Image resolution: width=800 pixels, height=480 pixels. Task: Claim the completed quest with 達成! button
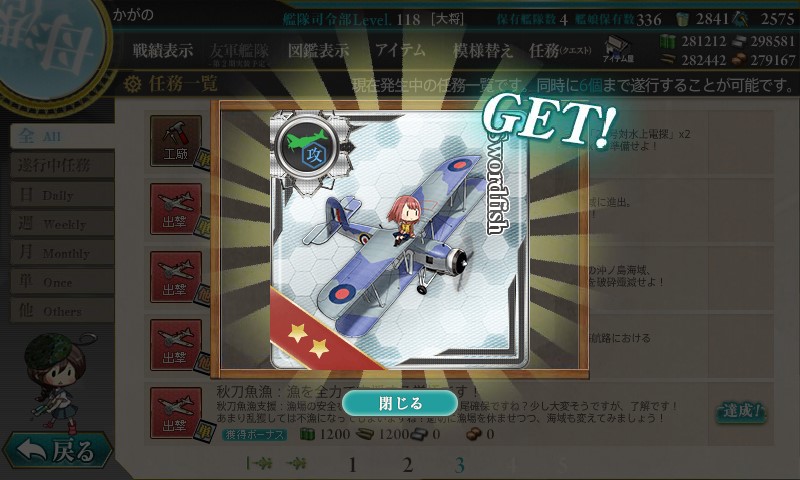click(x=740, y=411)
